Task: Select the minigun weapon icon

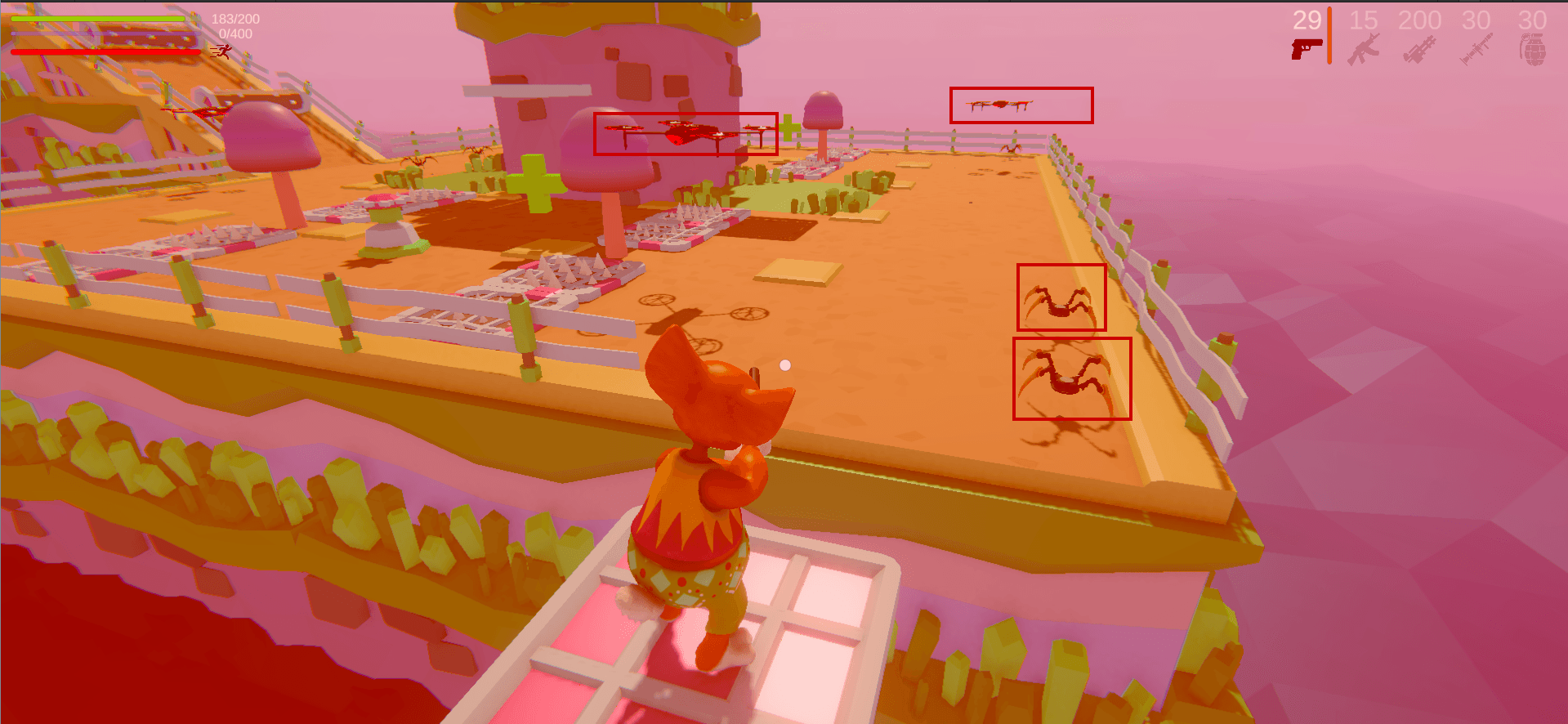Action: click(x=1419, y=47)
